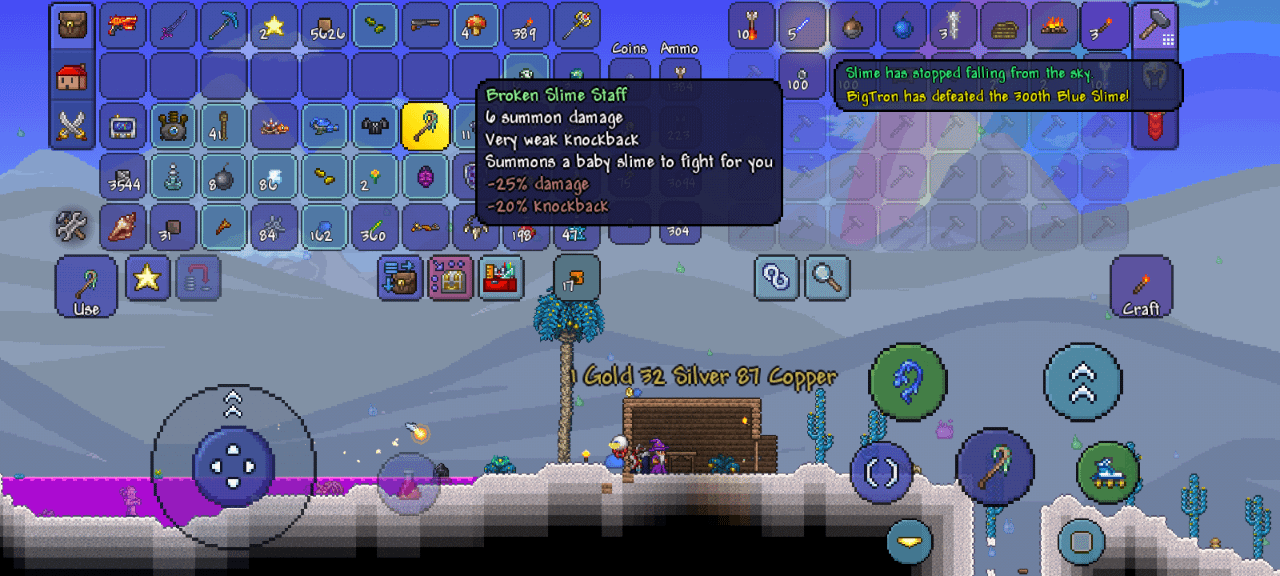The width and height of the screenshot is (1280, 576).
Task: Select the blue pickaxe slot
Action: pyautogui.click(x=224, y=27)
